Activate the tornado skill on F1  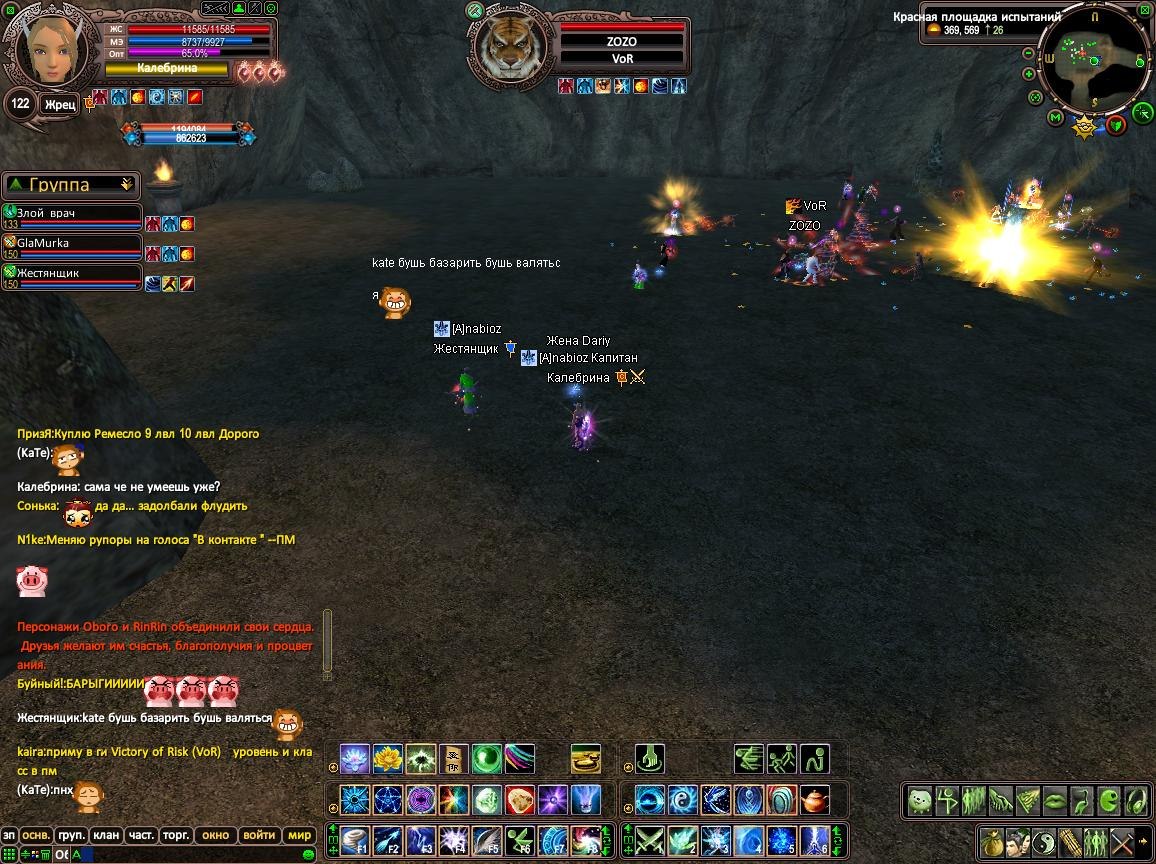pos(355,839)
